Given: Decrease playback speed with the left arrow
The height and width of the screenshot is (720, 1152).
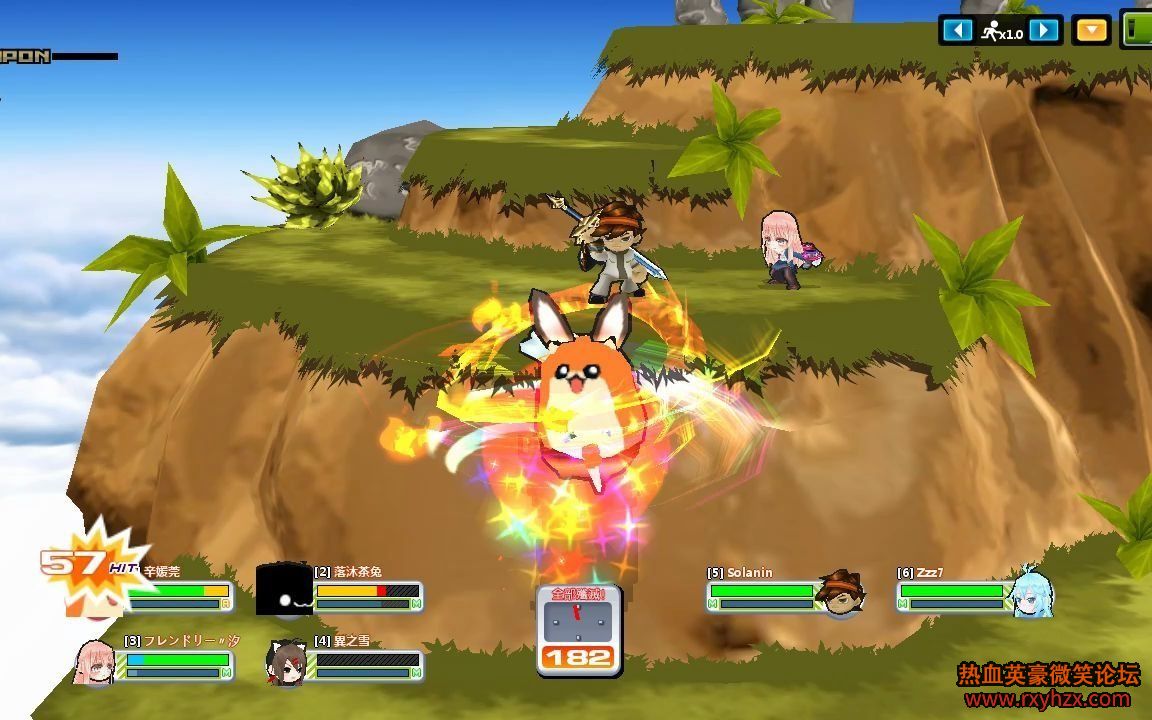Looking at the screenshot, I should (957, 30).
